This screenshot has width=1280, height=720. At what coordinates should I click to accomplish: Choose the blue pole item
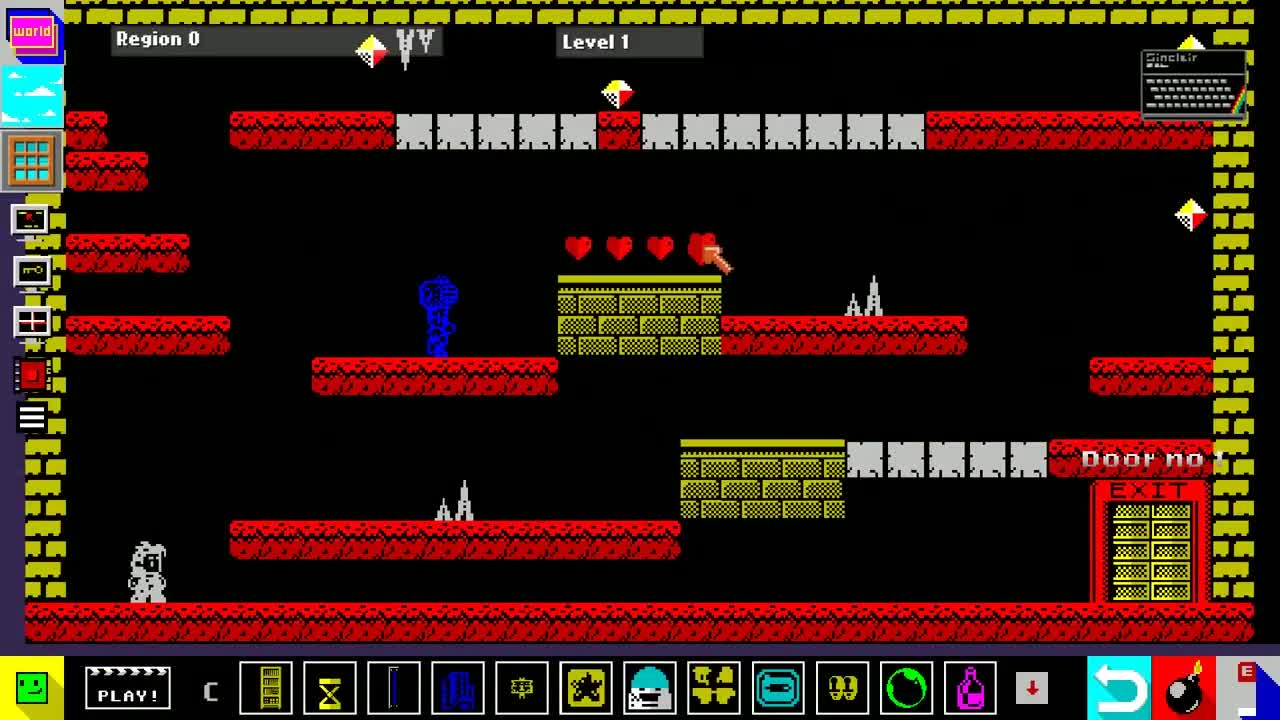click(x=394, y=689)
